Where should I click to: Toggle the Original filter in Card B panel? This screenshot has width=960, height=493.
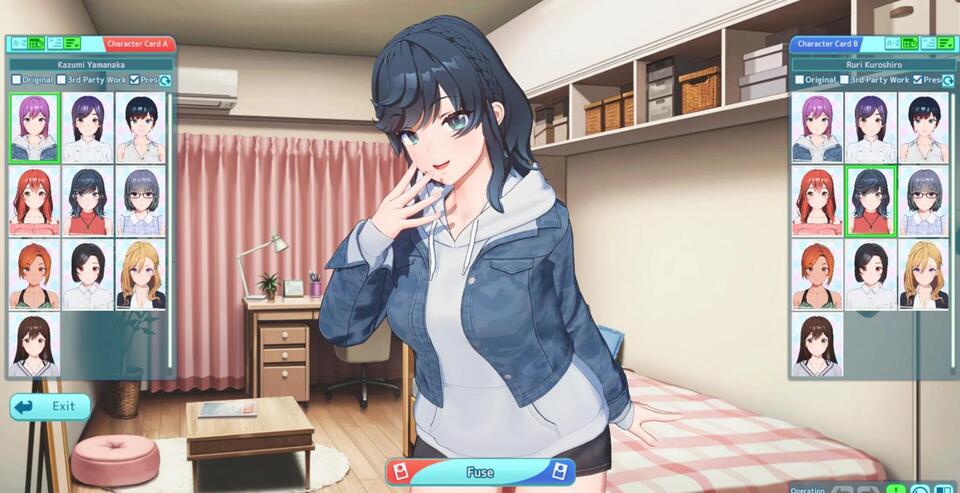coord(800,79)
